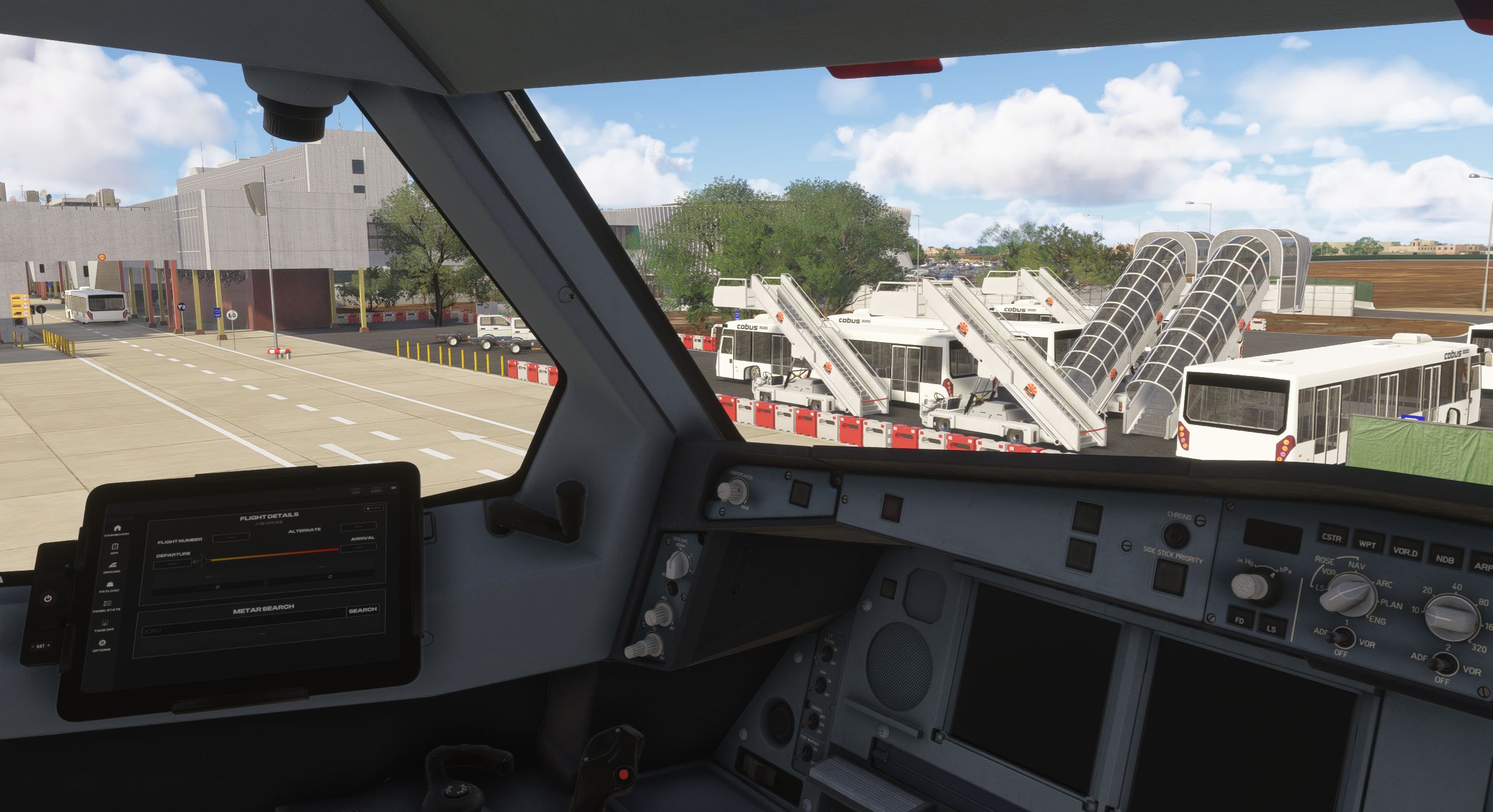Click the Alternate airport field
The image size is (1493, 812).
[358, 527]
